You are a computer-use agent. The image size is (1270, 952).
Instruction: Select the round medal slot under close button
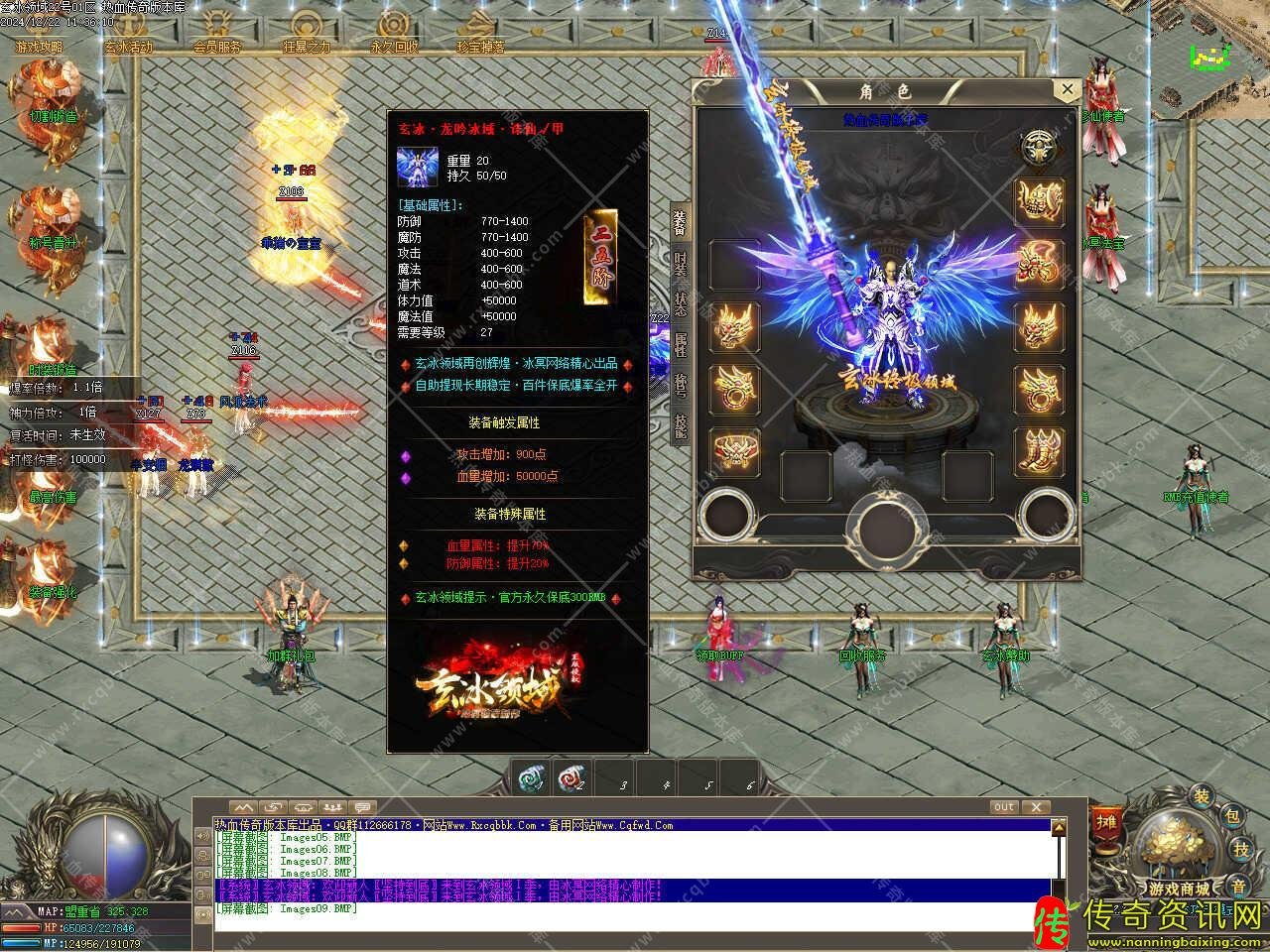click(x=1039, y=149)
